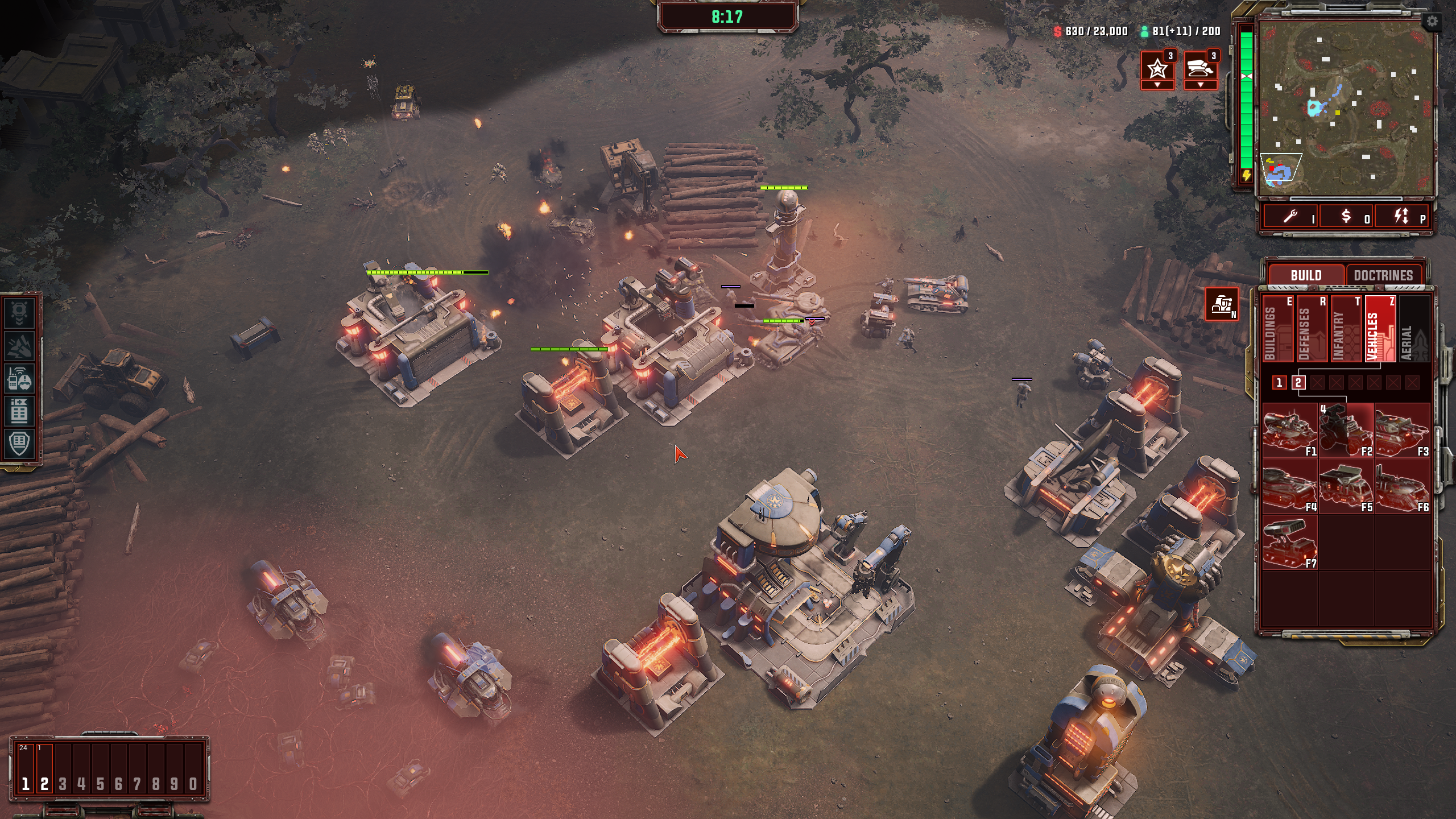
Task: Activate the radio and soldier support ability
Action: [19, 377]
